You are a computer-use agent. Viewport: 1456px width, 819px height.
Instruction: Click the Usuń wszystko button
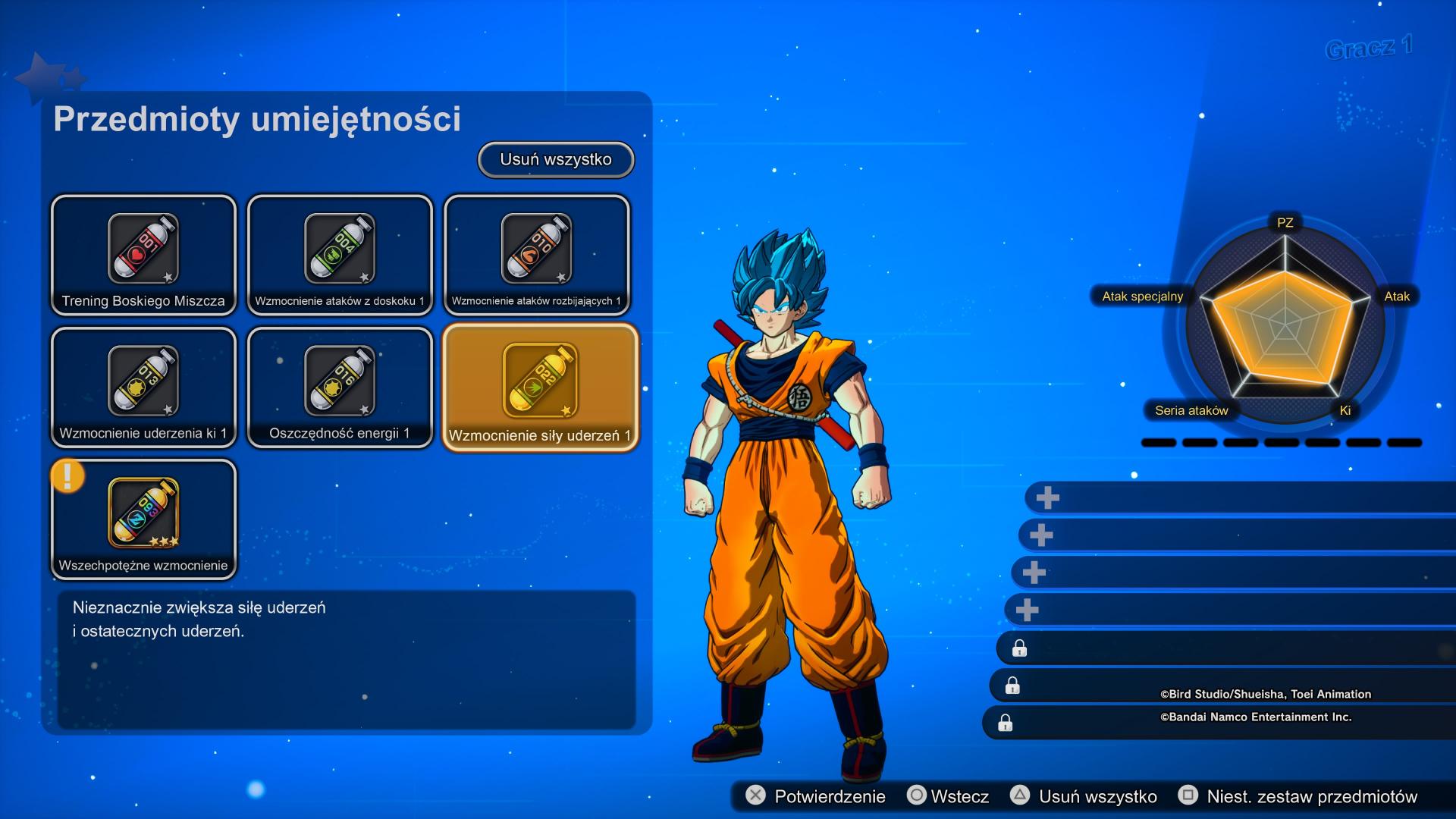(556, 160)
